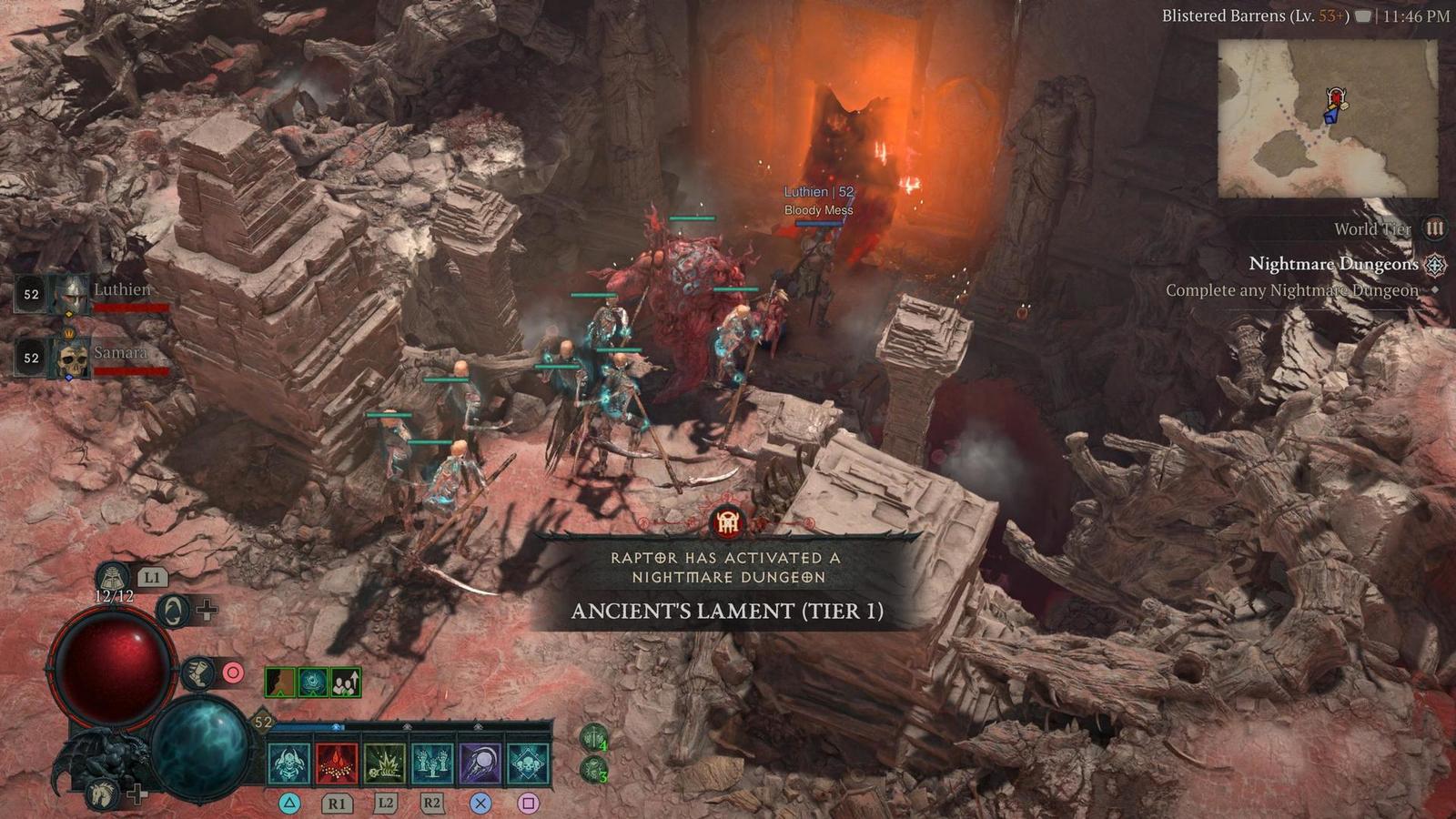The image size is (1456, 819).
Task: Inspect the party bonus buff icon
Action: point(346,682)
